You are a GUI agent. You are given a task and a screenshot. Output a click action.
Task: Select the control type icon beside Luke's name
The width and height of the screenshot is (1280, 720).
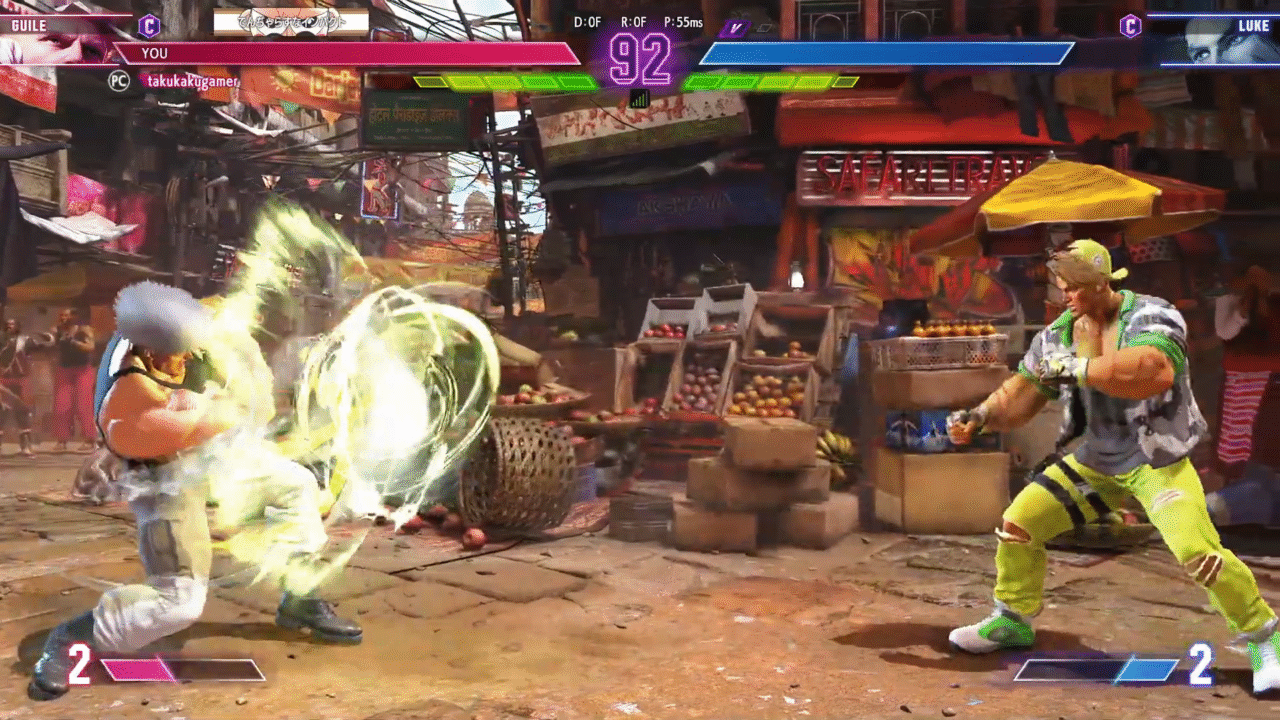coord(1131,26)
